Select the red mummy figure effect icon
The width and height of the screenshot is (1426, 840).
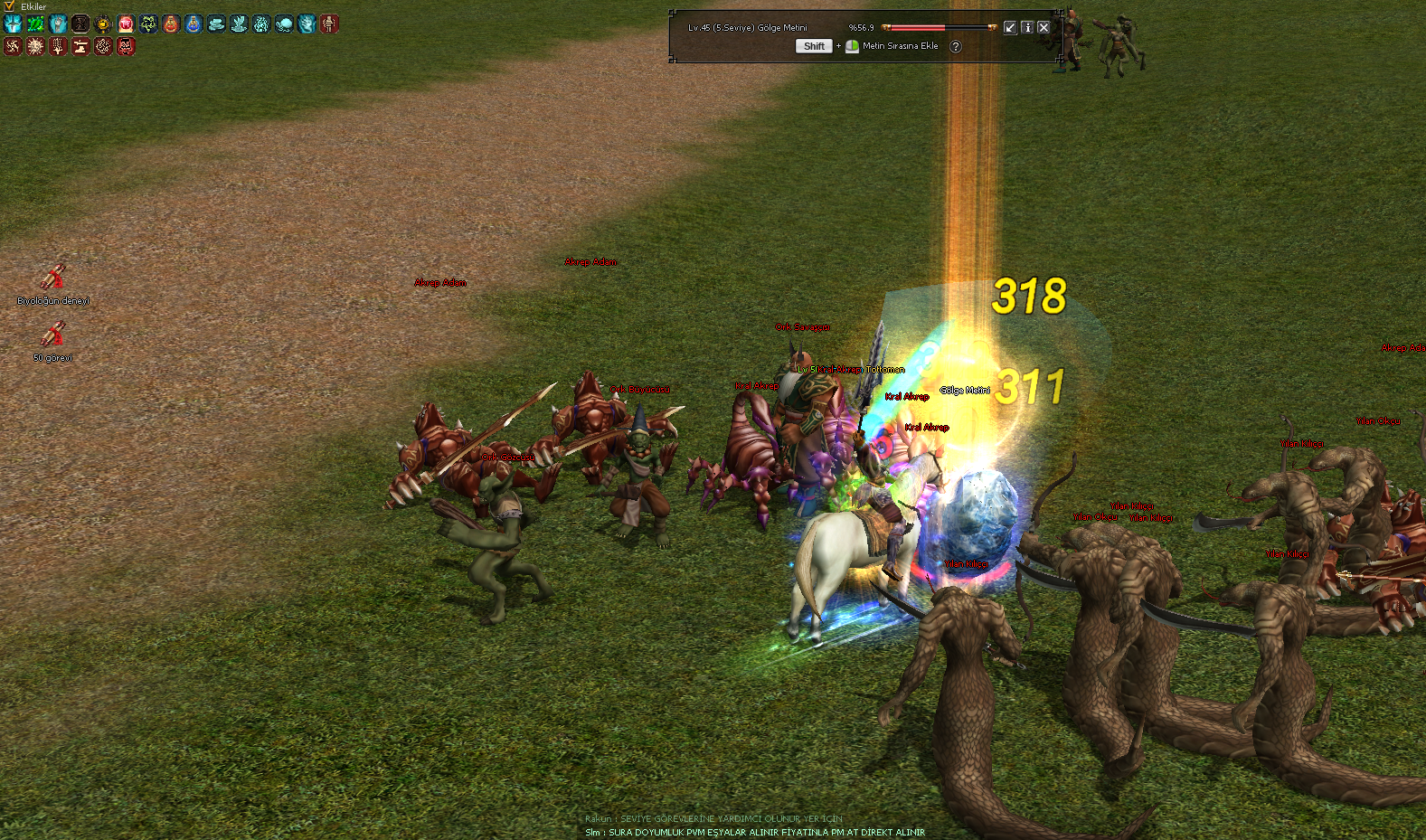[x=329, y=24]
